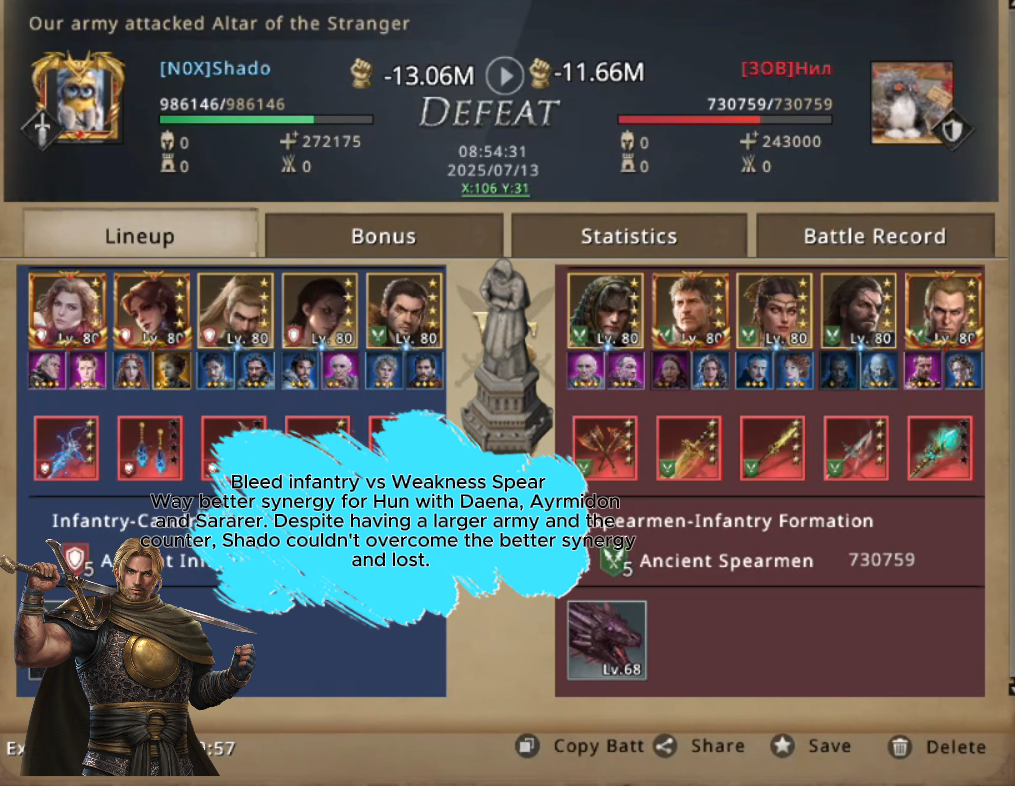Switch to the Lineup tab
1015x786 pixels.
(x=139, y=236)
